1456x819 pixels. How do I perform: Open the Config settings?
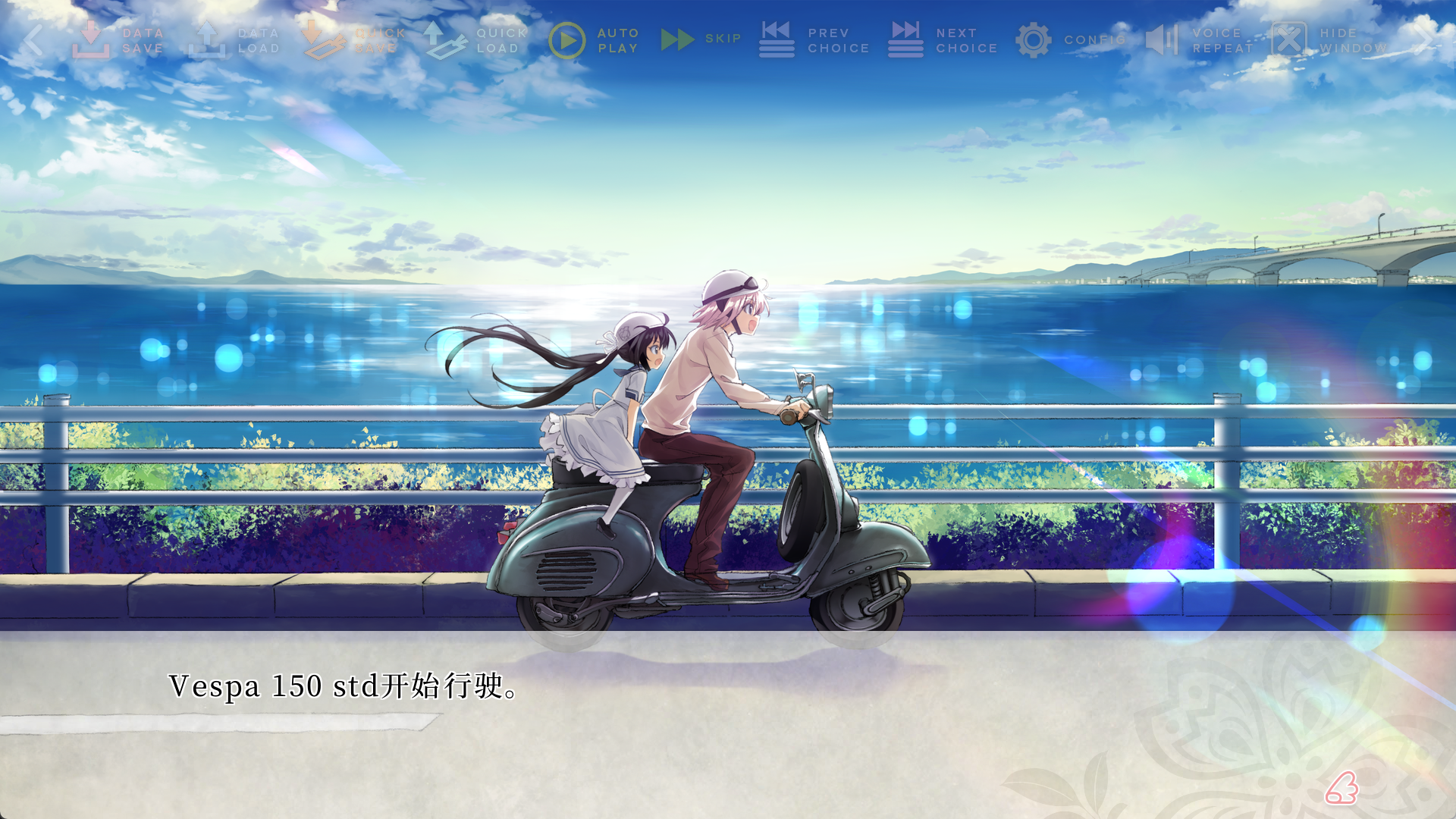[1069, 40]
